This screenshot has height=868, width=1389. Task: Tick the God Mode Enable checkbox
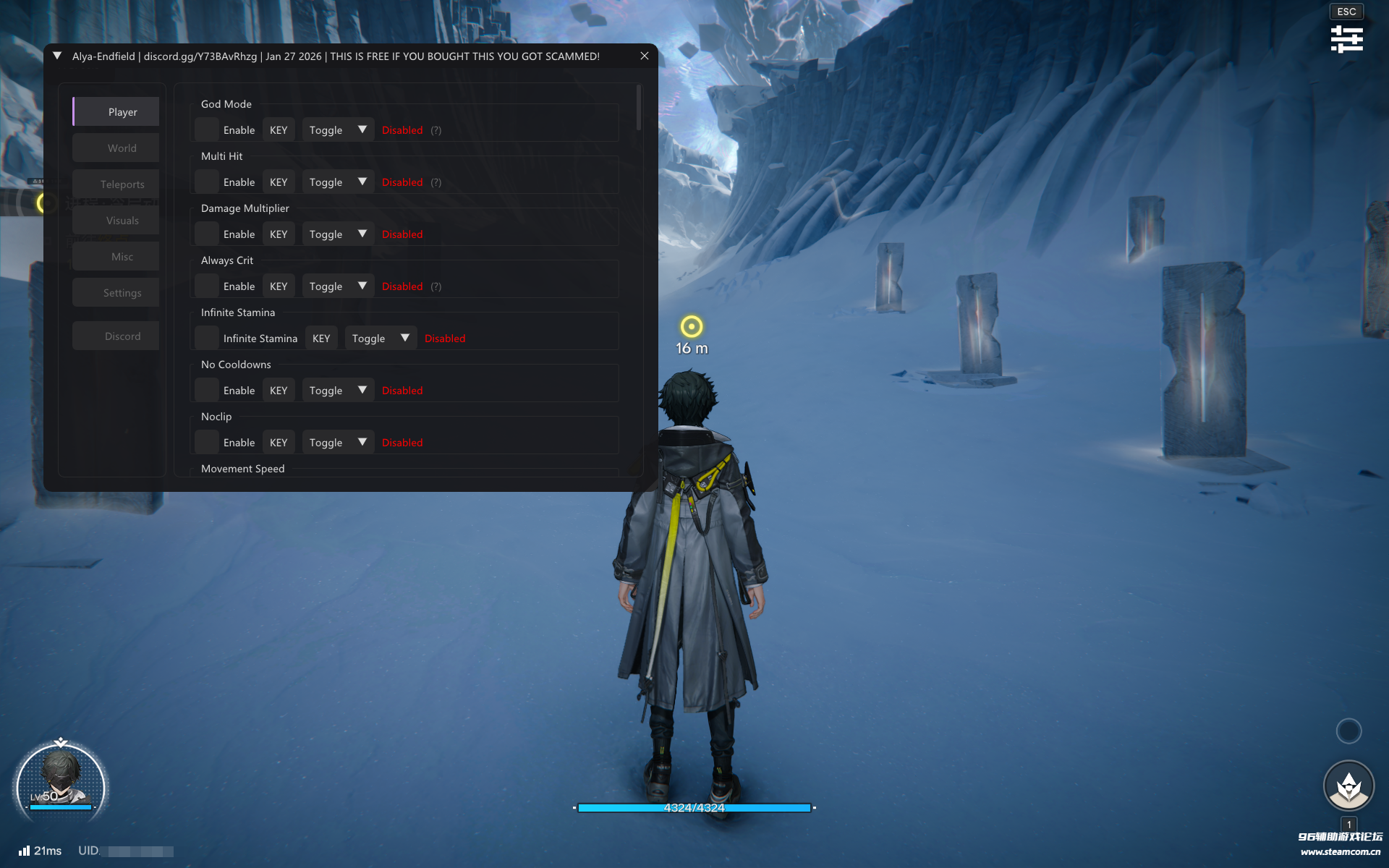[207, 130]
